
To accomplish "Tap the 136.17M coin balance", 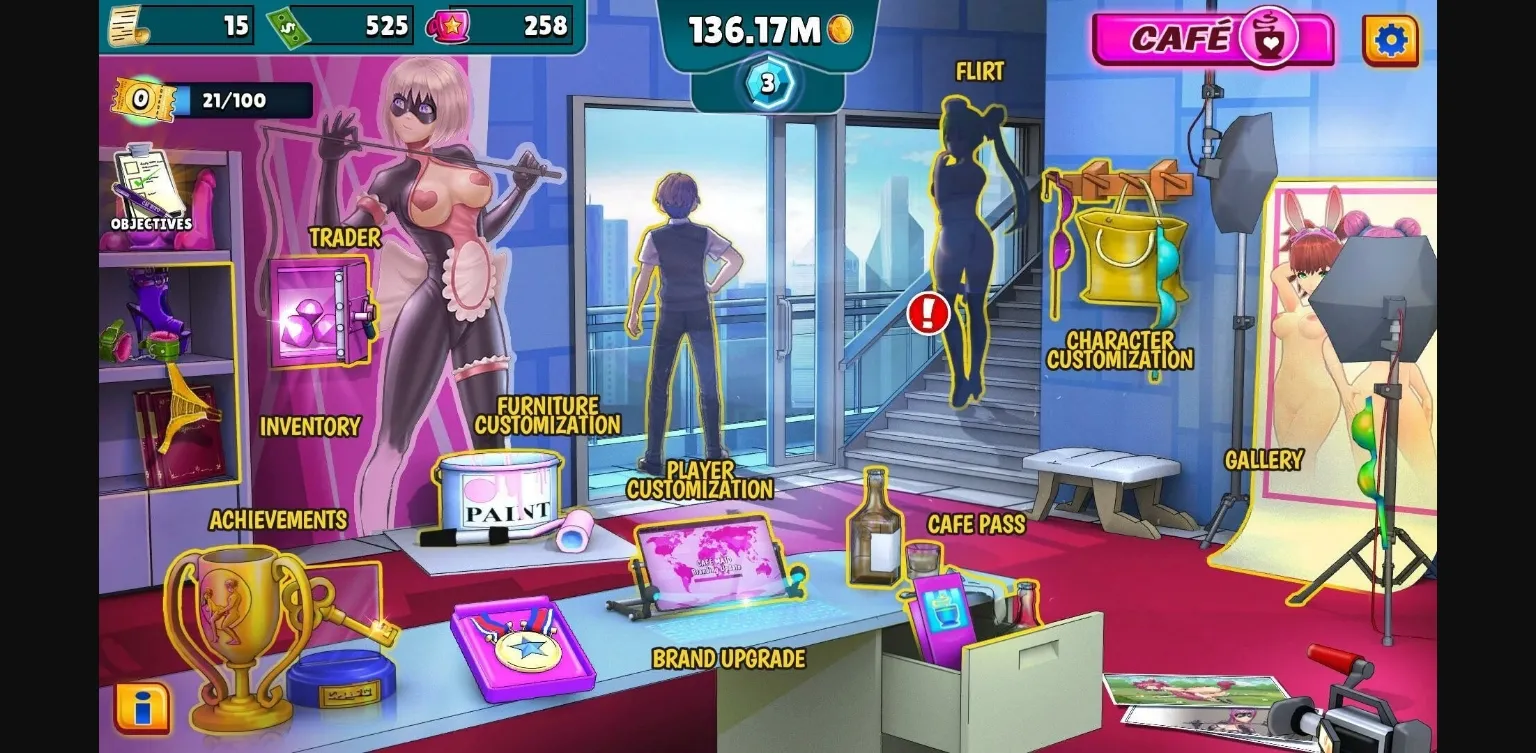I will [x=766, y=29].
